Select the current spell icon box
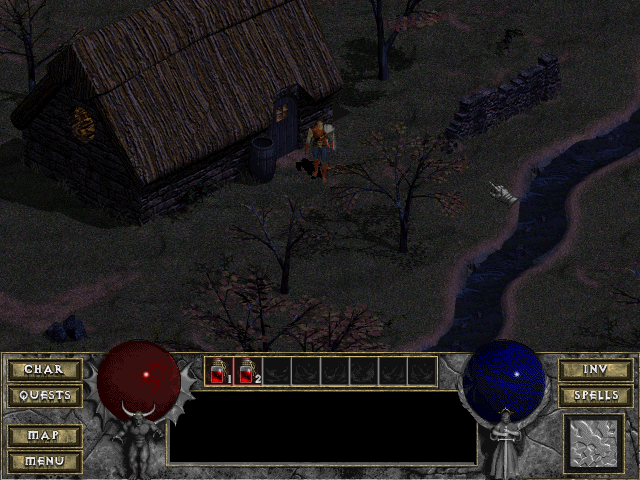 [594, 443]
